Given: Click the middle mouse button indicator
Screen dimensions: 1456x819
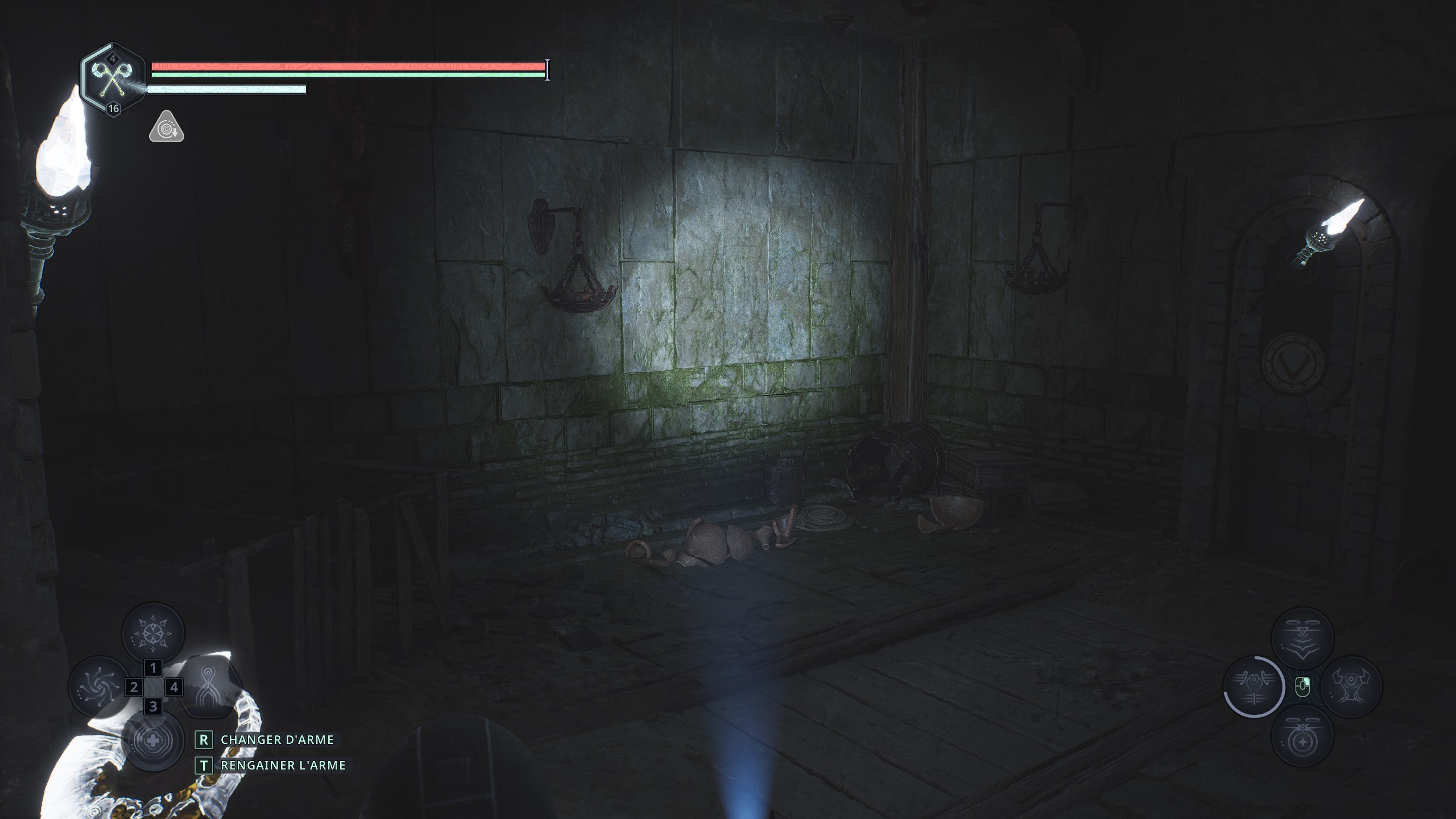Looking at the screenshot, I should (x=1302, y=686).
